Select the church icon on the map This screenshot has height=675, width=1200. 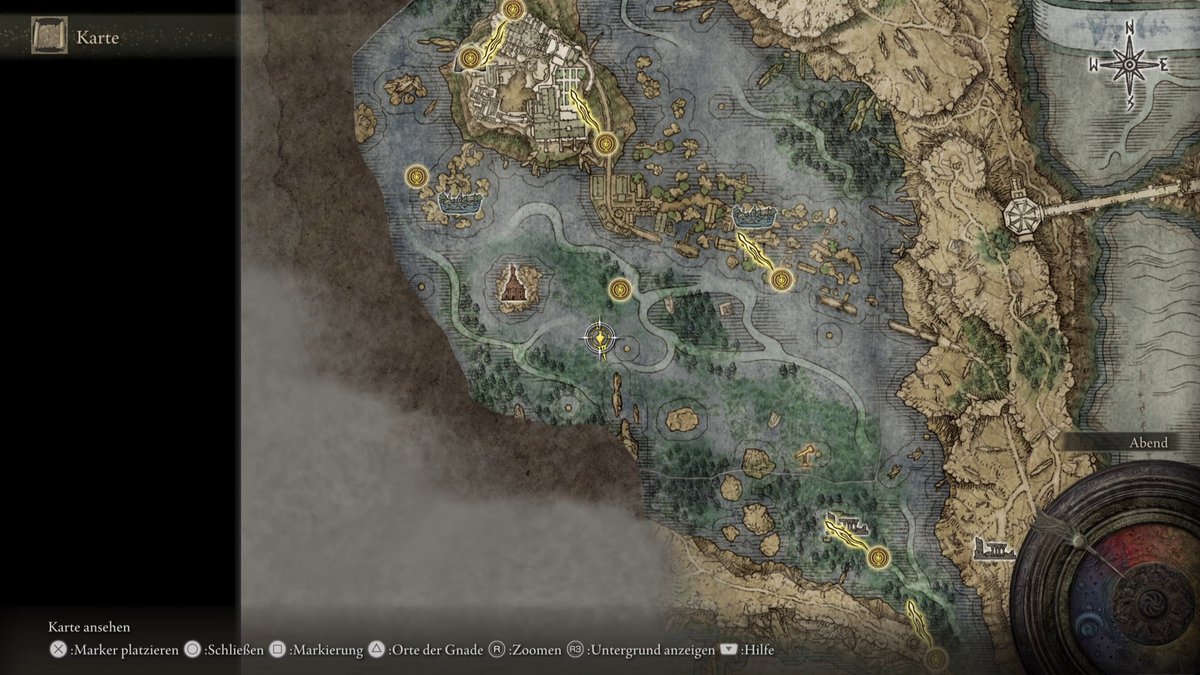tap(514, 284)
